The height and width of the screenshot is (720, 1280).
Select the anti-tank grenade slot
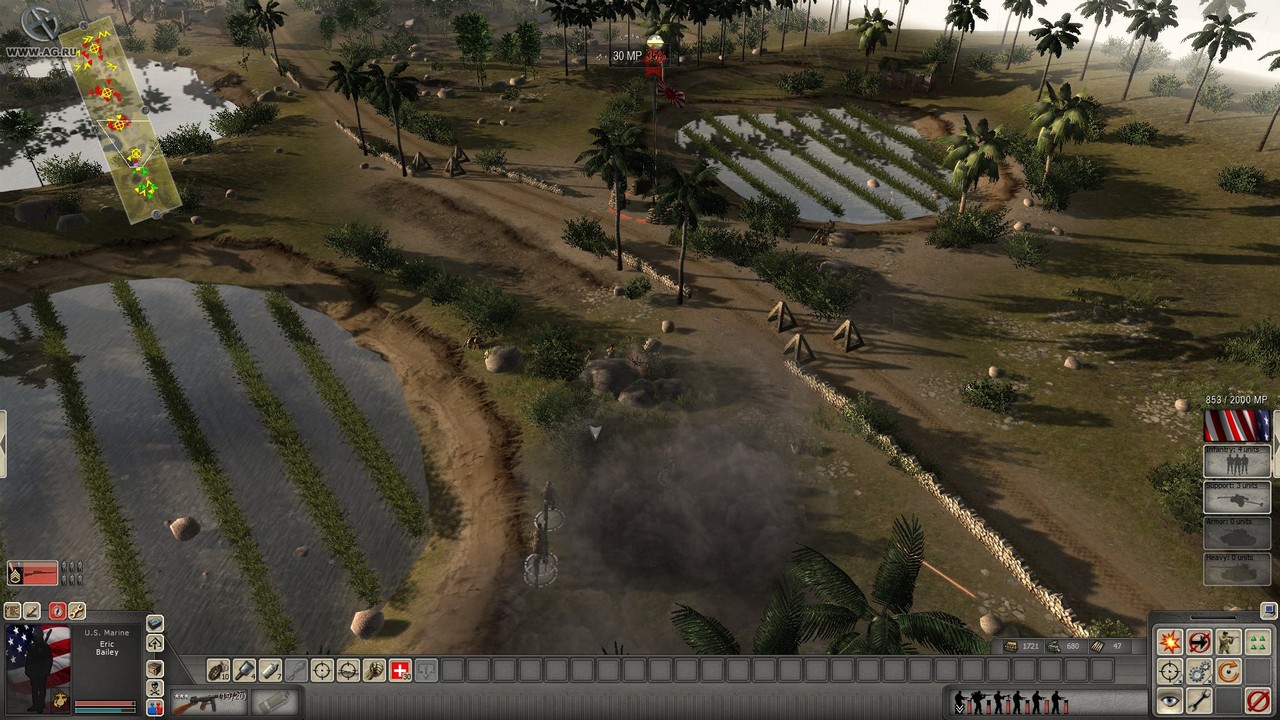click(x=244, y=670)
